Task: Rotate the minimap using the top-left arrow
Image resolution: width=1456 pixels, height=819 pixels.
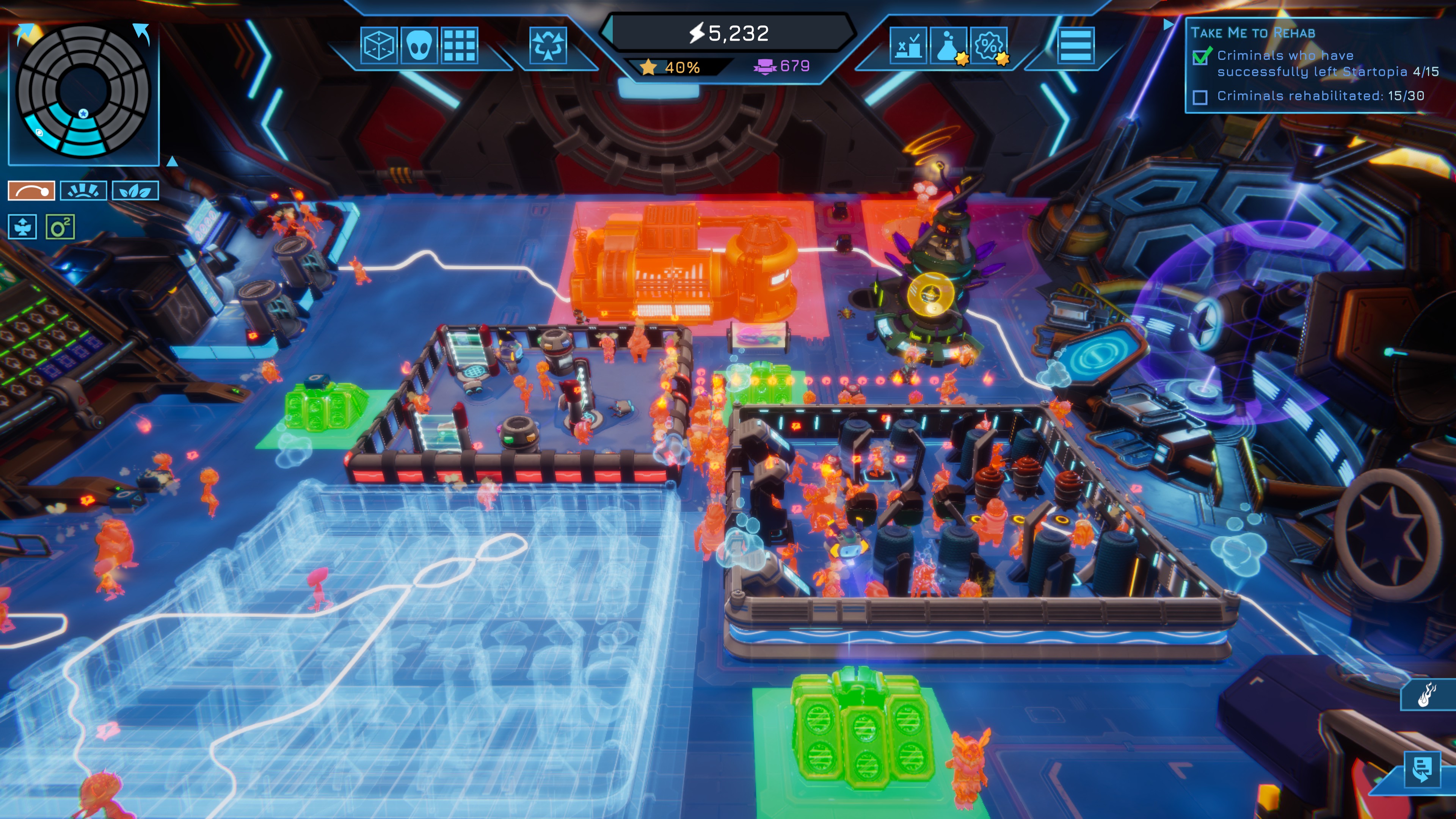Action: pyautogui.click(x=25, y=33)
